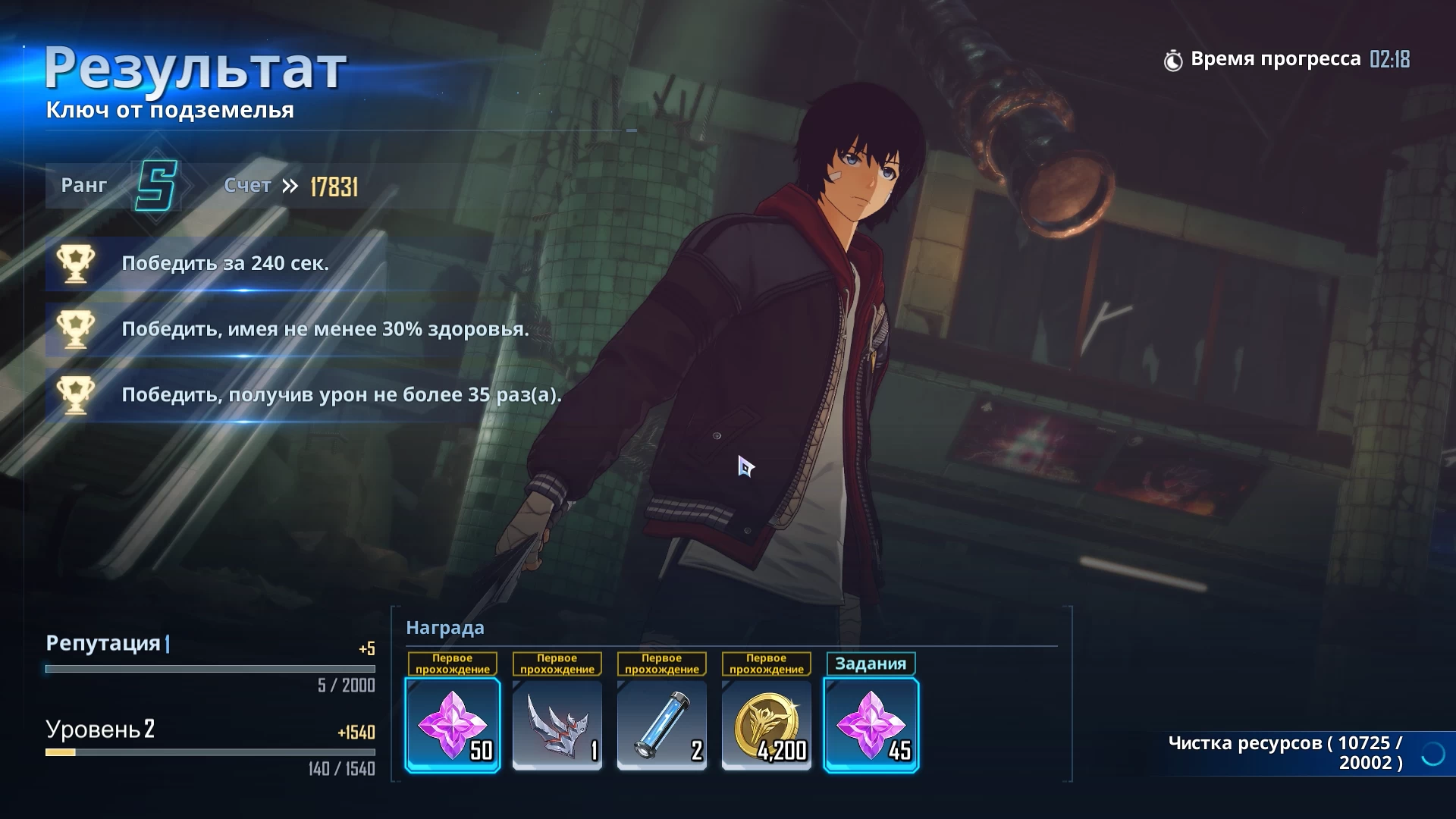Inspect the silver claw reward item
1456x819 pixels.
[557, 725]
